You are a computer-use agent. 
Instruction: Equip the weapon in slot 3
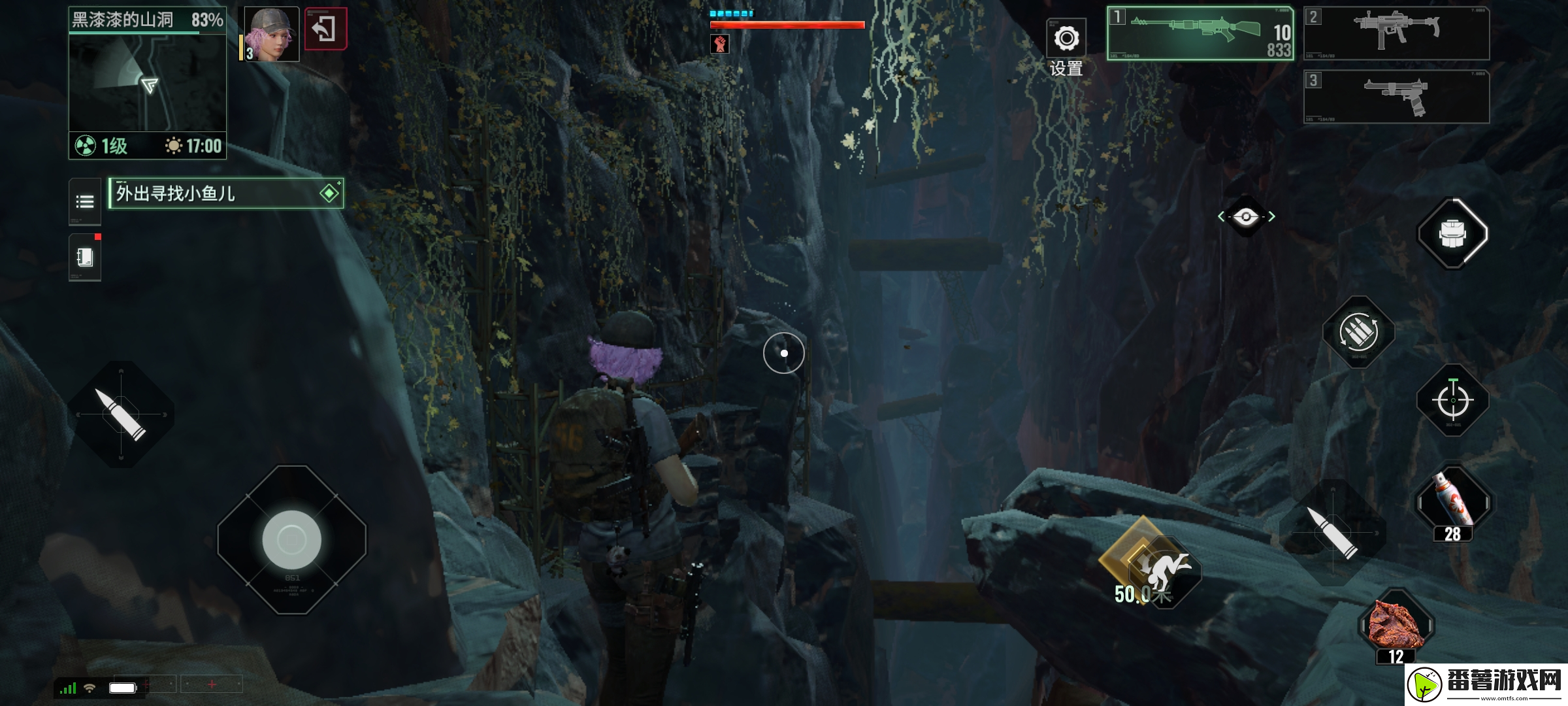pyautogui.click(x=1396, y=97)
